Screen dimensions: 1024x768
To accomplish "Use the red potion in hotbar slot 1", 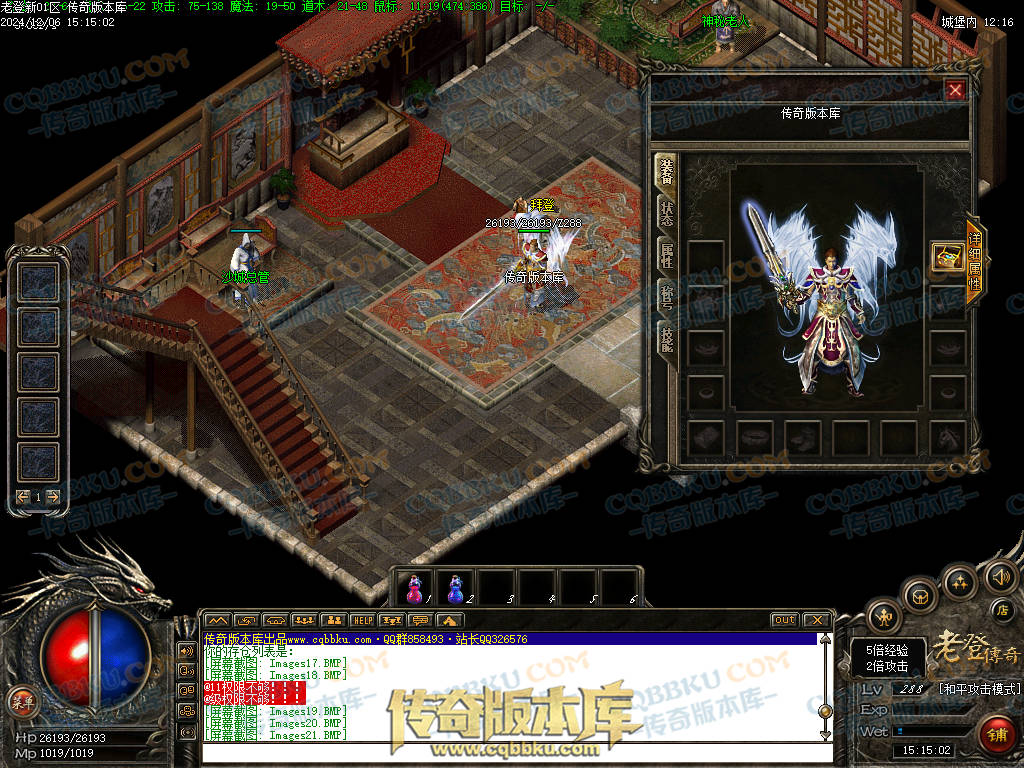I will click(x=415, y=588).
